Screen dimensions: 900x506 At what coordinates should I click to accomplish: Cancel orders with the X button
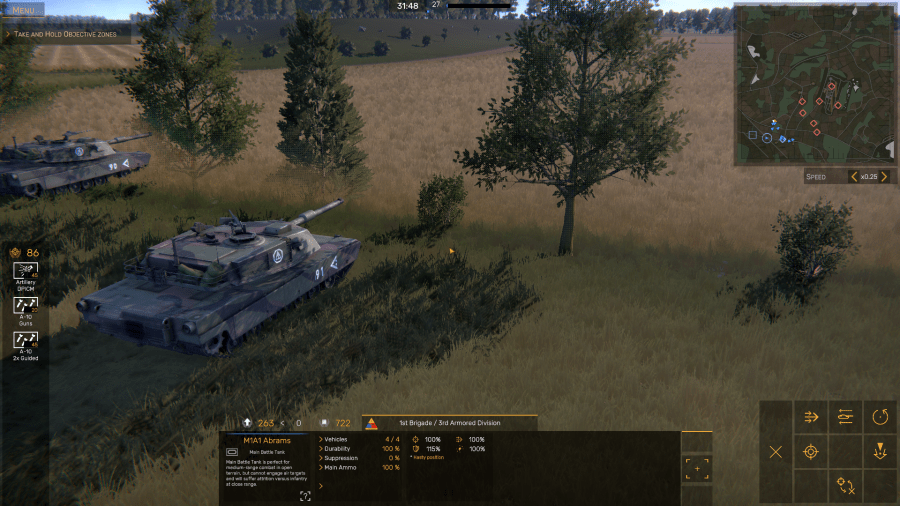776,451
